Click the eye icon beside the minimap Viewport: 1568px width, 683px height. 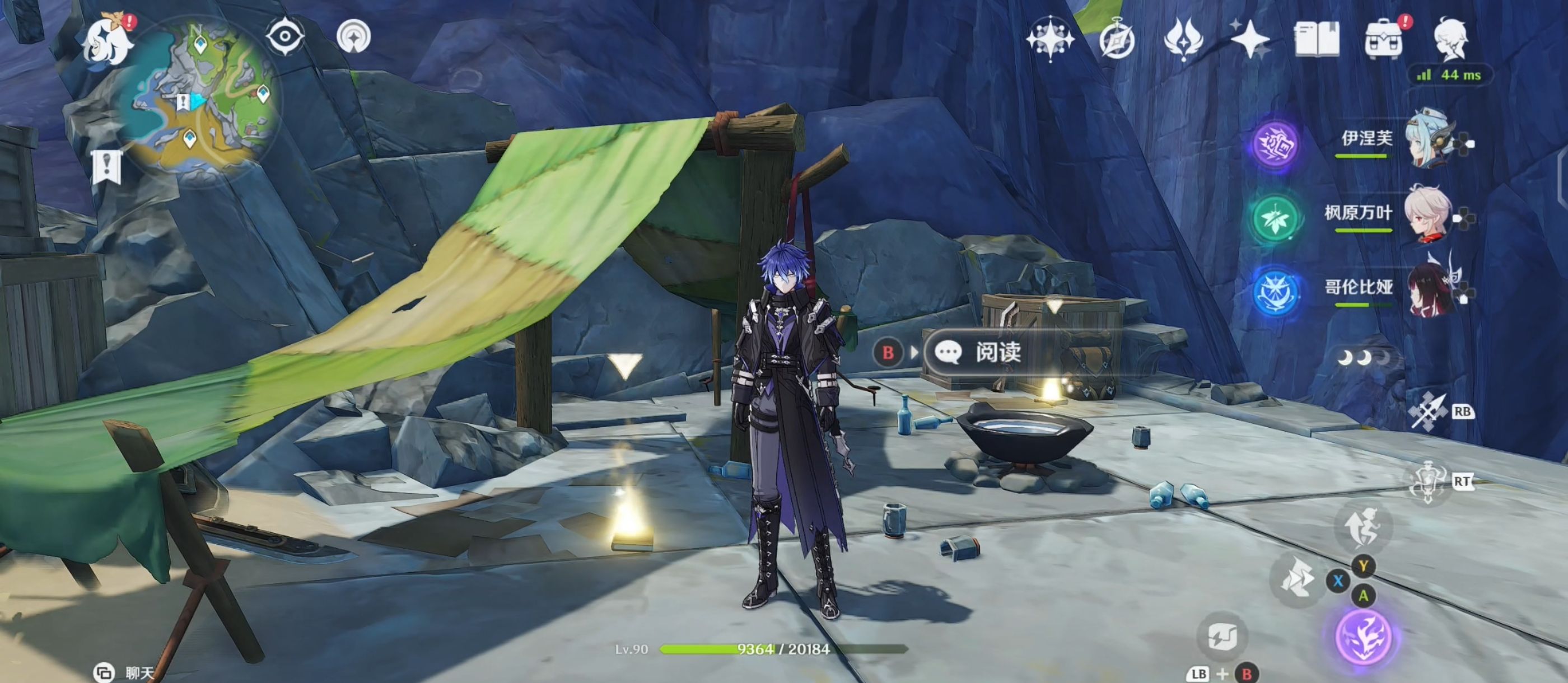tap(285, 37)
